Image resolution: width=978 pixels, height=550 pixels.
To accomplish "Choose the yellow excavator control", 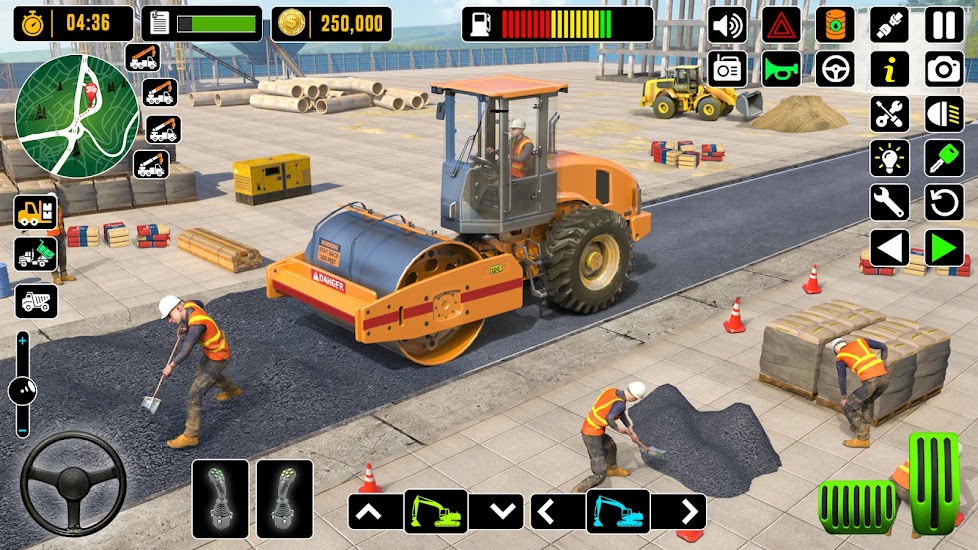I will point(436,512).
